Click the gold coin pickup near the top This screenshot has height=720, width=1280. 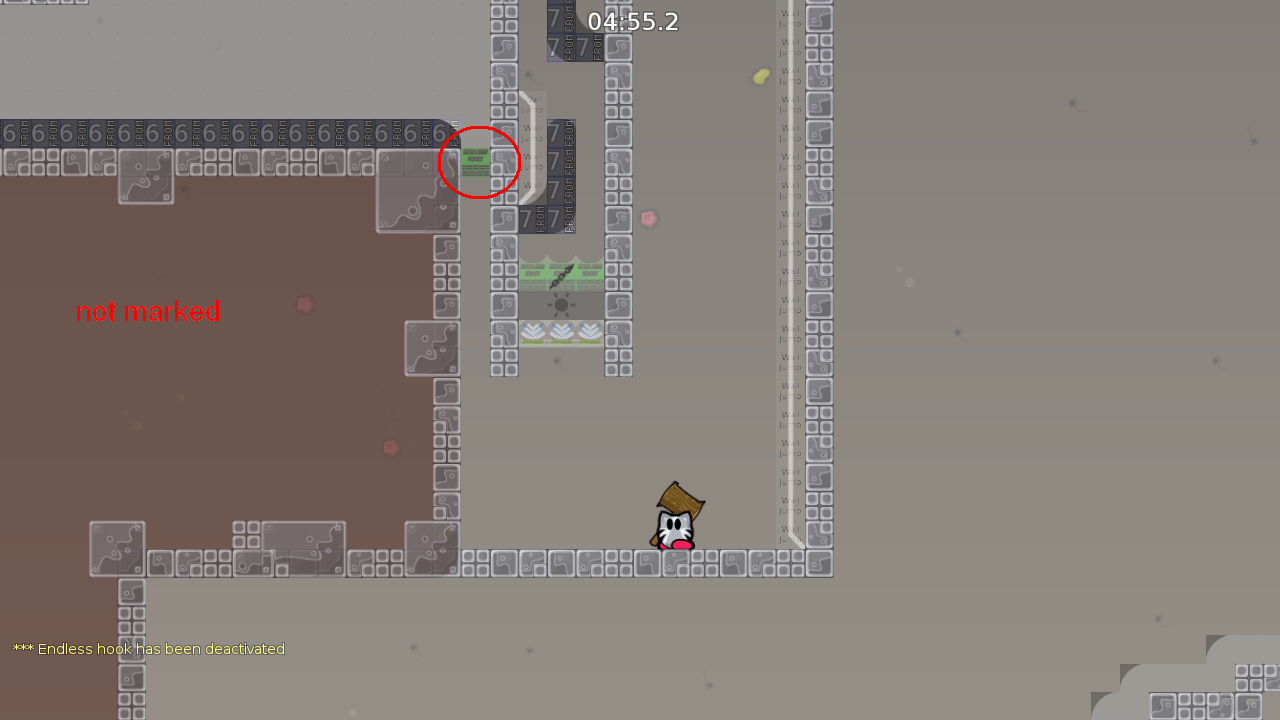[x=760, y=76]
